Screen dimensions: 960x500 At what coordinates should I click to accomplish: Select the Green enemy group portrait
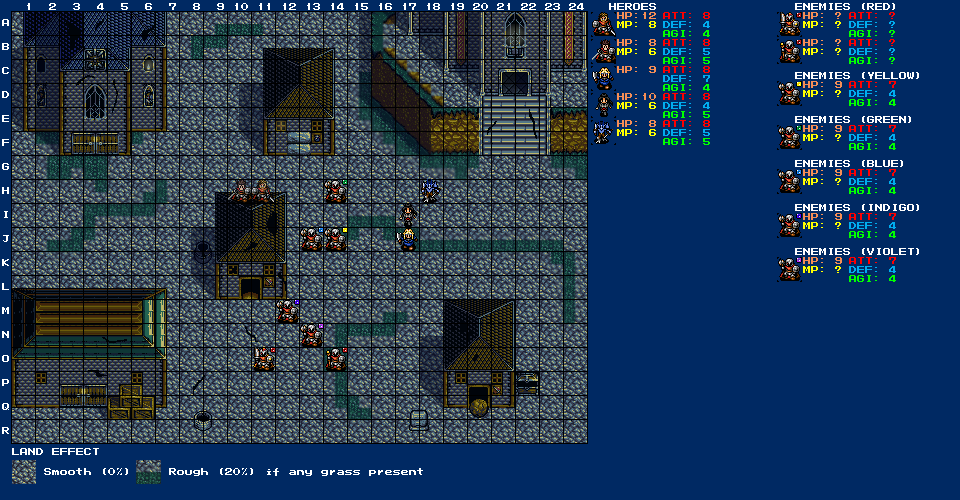pyautogui.click(x=790, y=137)
